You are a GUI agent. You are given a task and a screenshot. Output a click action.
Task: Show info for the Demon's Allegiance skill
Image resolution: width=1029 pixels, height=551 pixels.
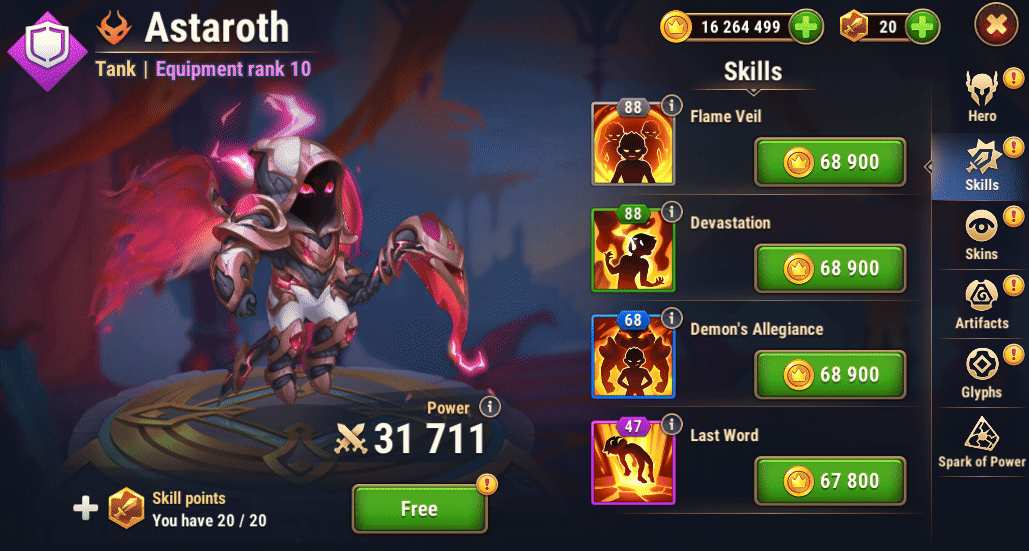tap(672, 317)
